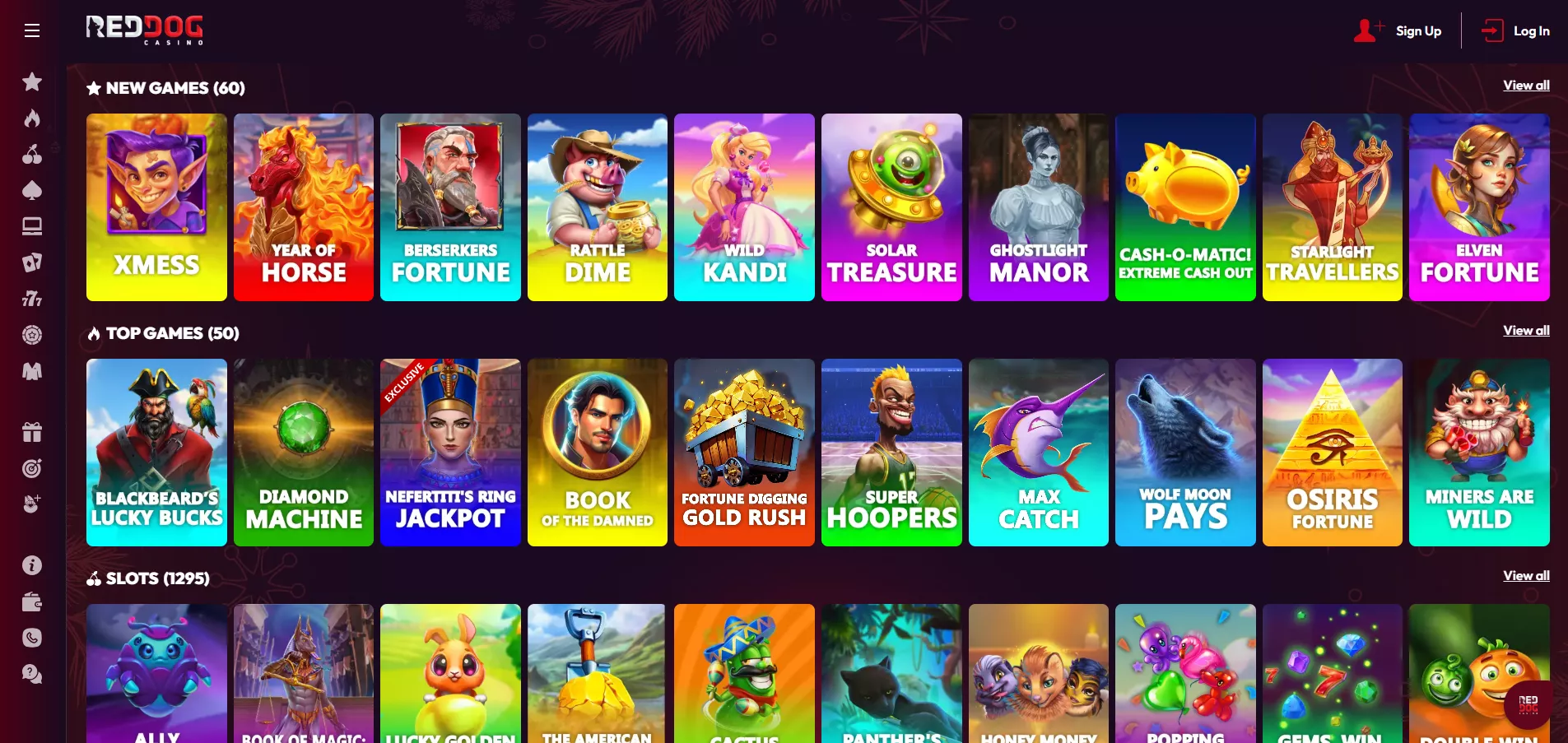The image size is (1568, 743).
Task: Open the dartboard tournaments icon
Action: pos(32,468)
